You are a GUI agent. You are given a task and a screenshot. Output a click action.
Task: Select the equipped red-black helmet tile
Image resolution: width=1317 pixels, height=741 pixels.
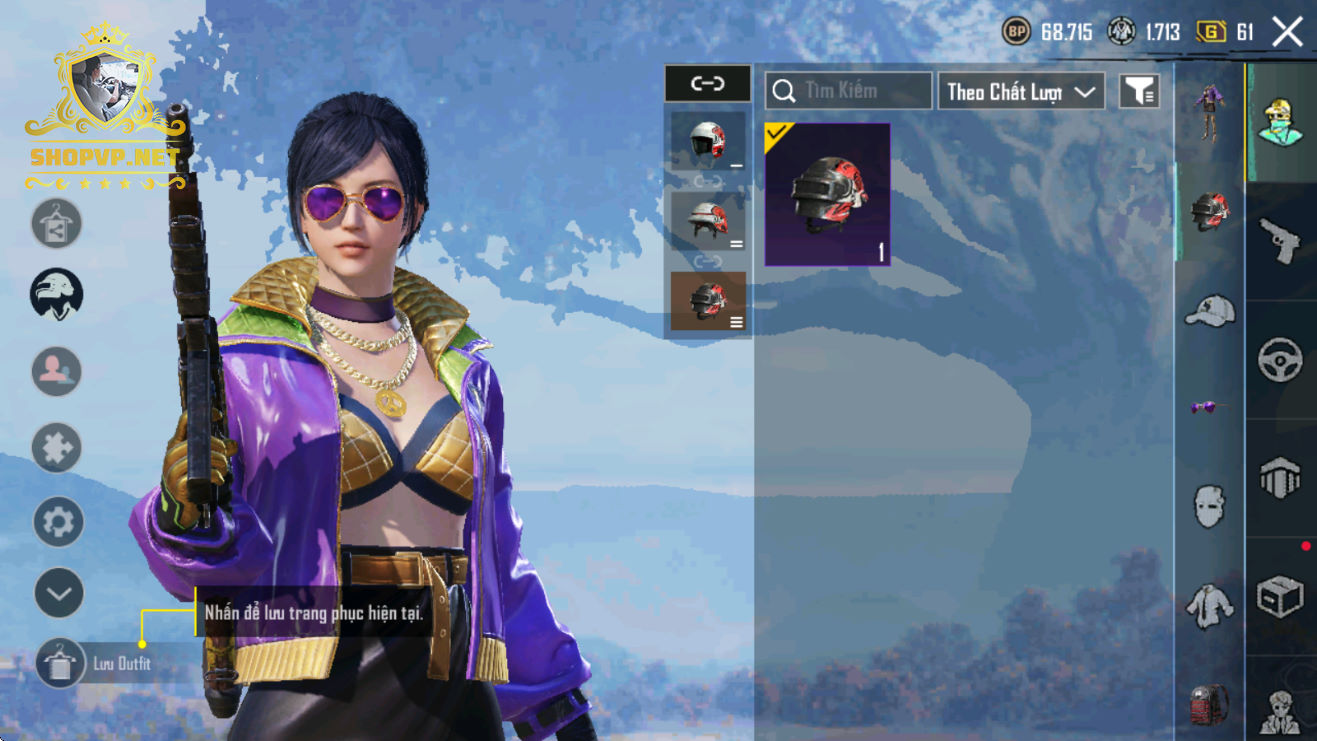827,195
